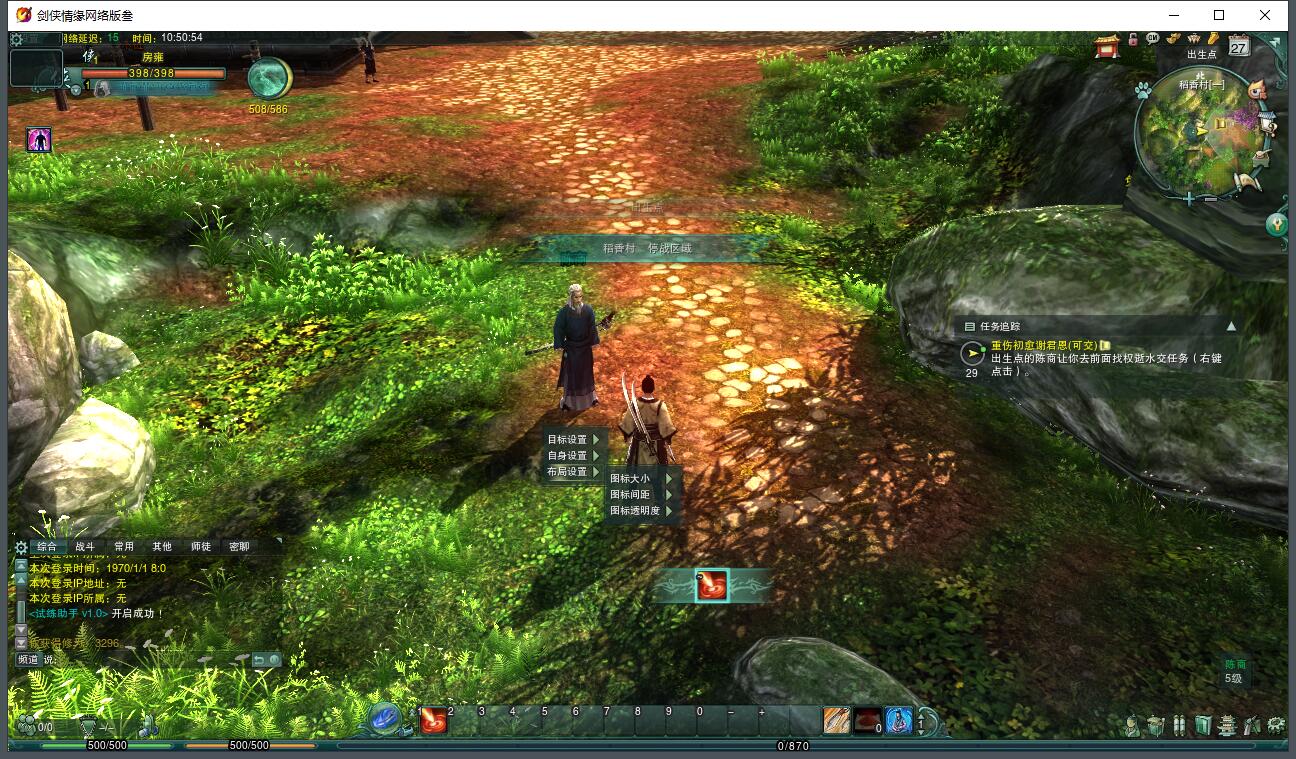
Task: Open the calendar icon showing 27
Action: tap(1239, 46)
